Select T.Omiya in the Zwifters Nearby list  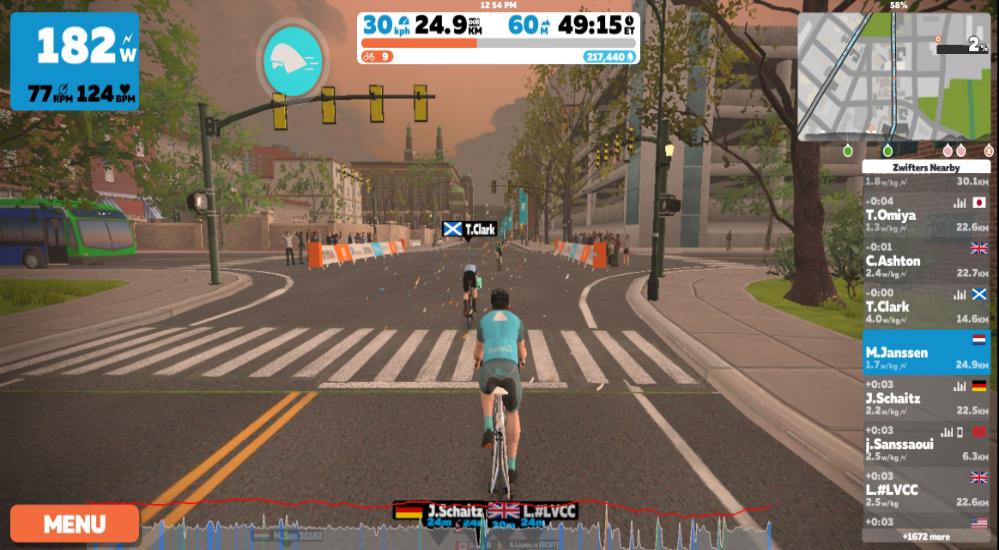(x=926, y=214)
